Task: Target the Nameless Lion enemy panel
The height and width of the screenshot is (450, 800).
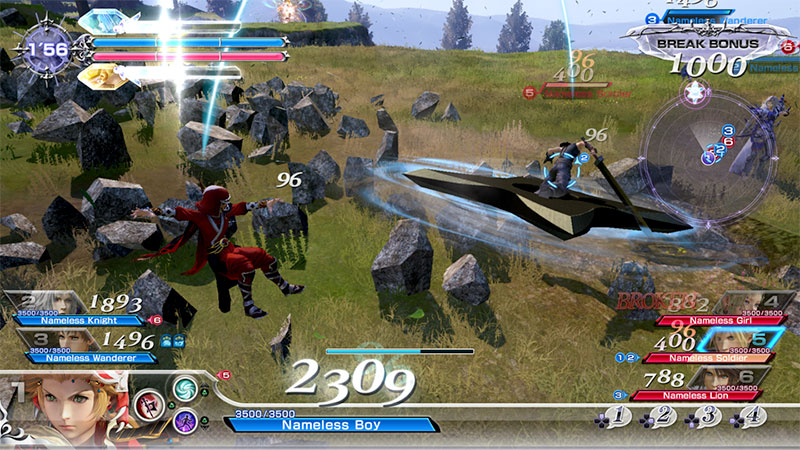Action: tap(712, 382)
